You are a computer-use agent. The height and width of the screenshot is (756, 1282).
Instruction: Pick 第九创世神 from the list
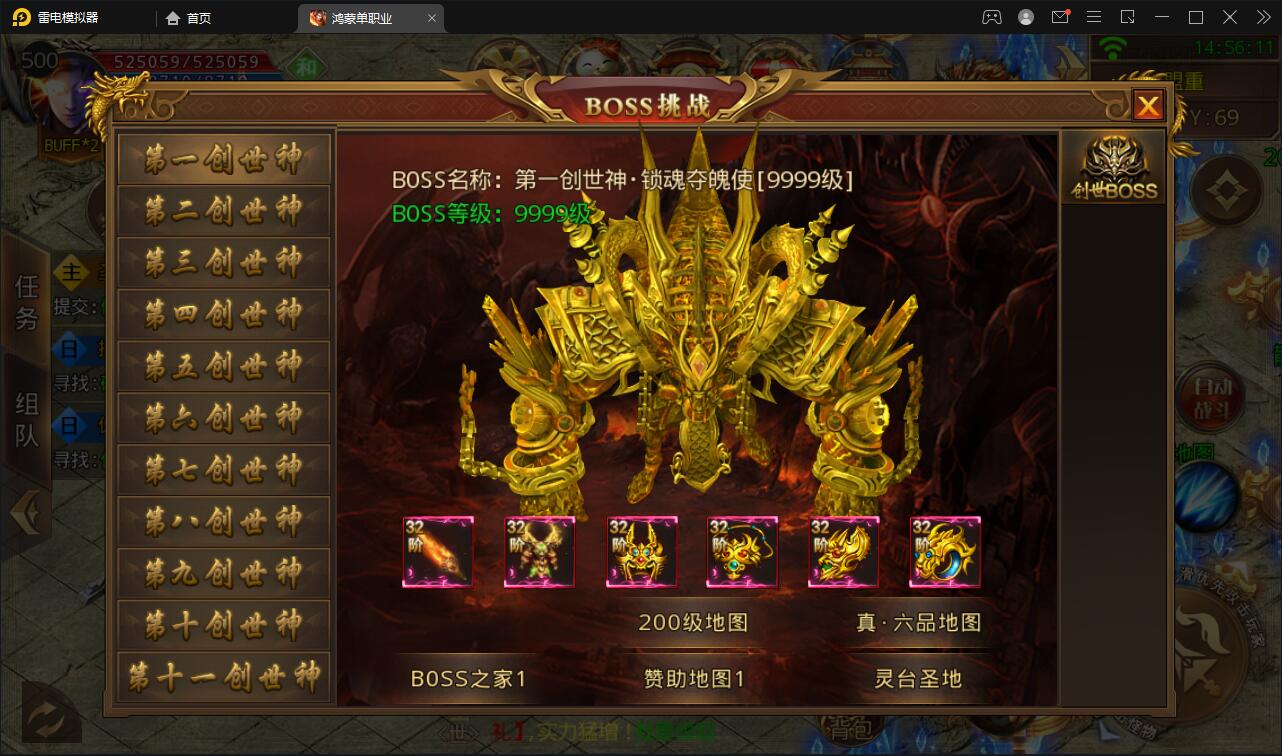tap(224, 573)
